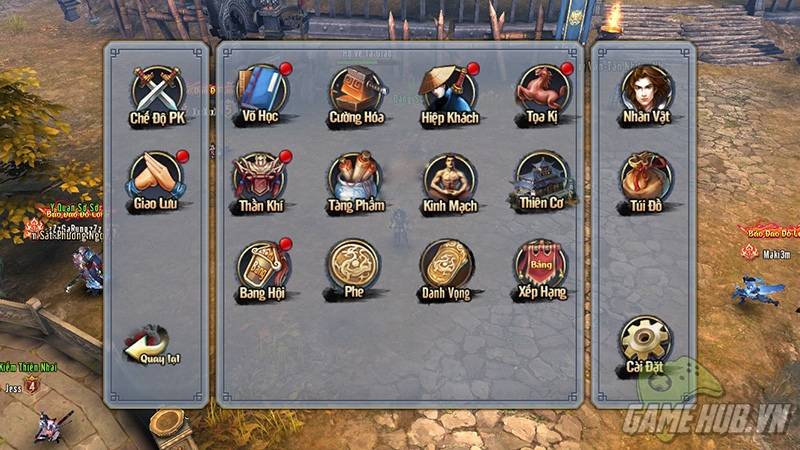Screen dimensions: 800x450
Task: Open the Túi Đồ inventory bag
Action: (645, 178)
